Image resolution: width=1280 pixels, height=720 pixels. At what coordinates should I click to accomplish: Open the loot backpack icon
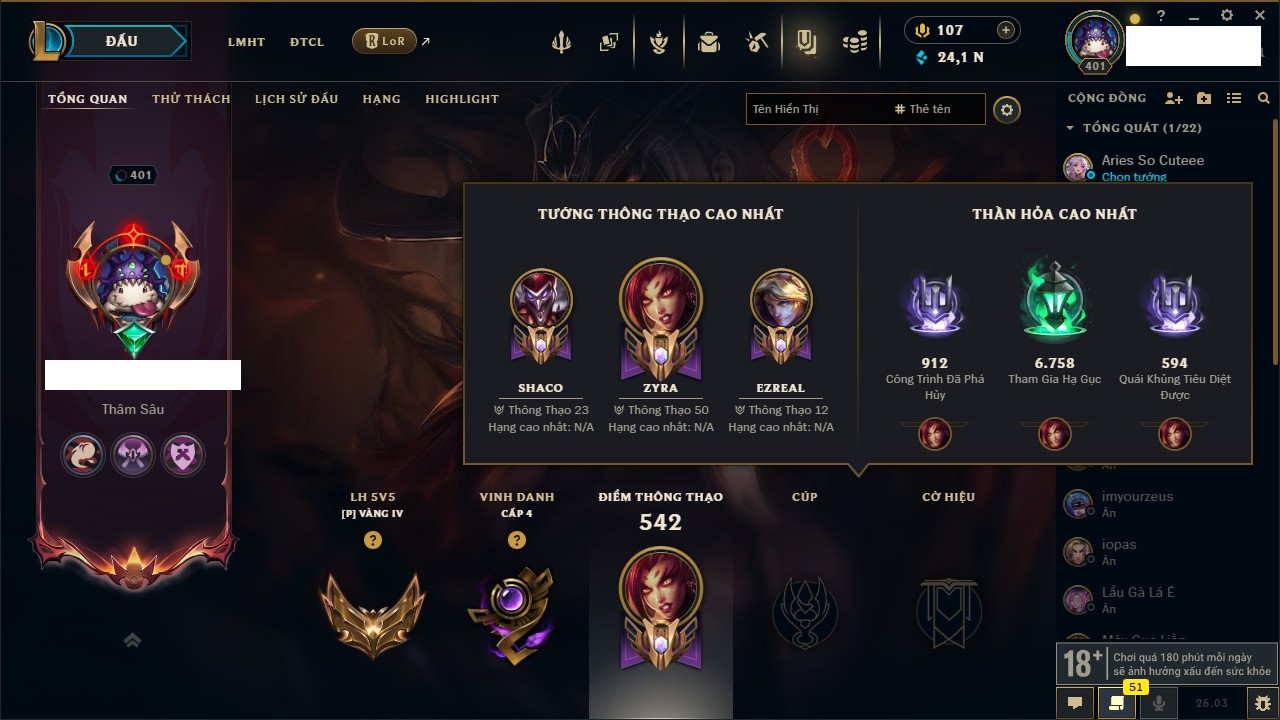coord(709,42)
